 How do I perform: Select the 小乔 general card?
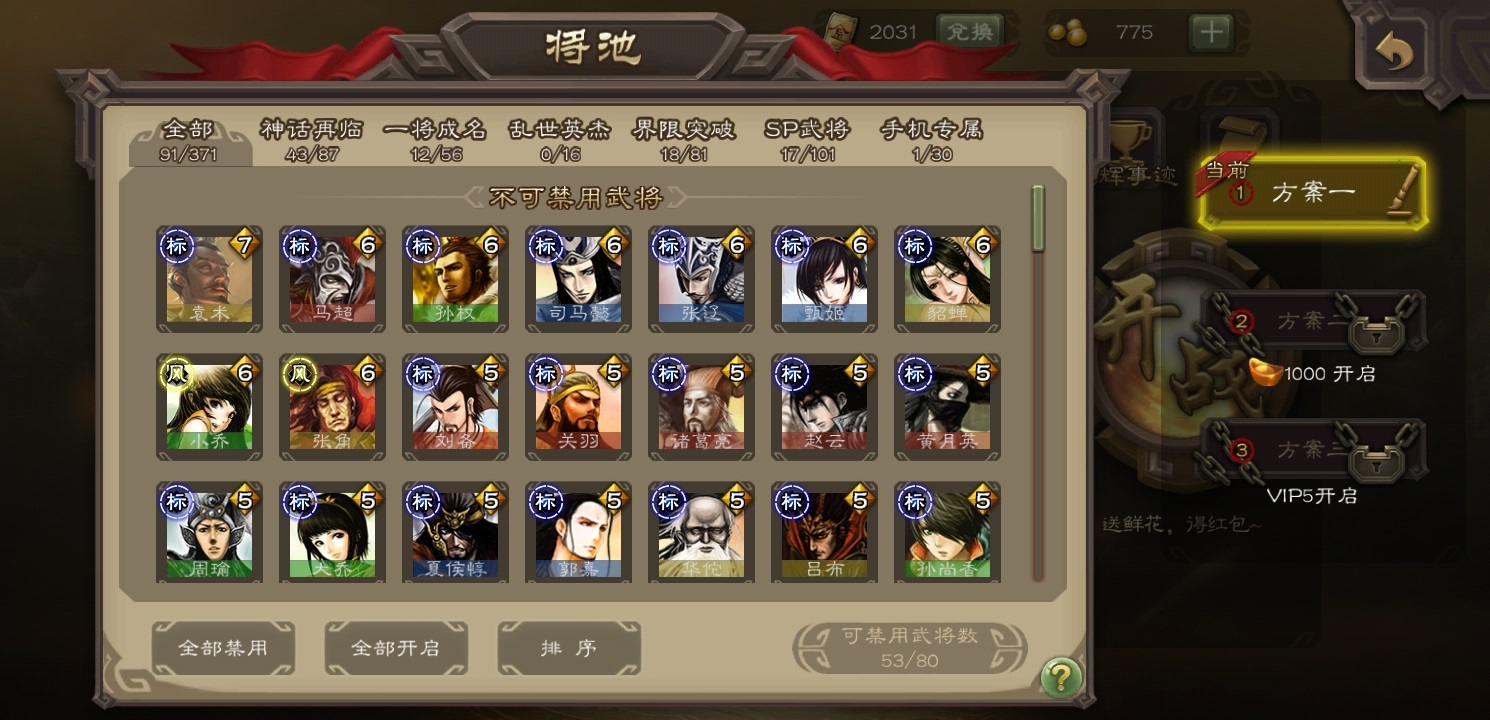click(x=209, y=407)
